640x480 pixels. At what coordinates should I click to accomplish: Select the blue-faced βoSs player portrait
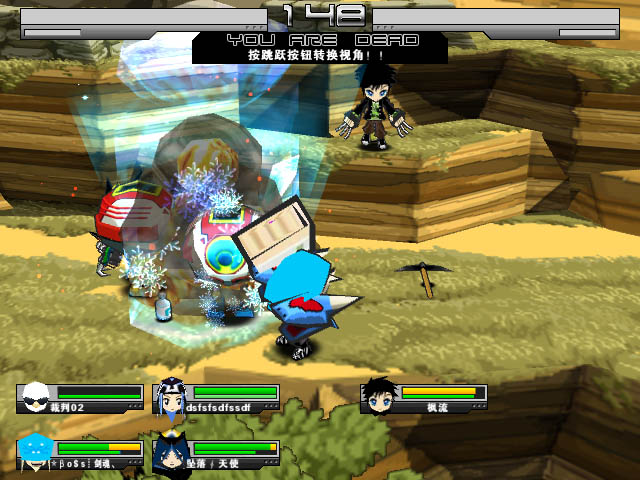[x=35, y=451]
